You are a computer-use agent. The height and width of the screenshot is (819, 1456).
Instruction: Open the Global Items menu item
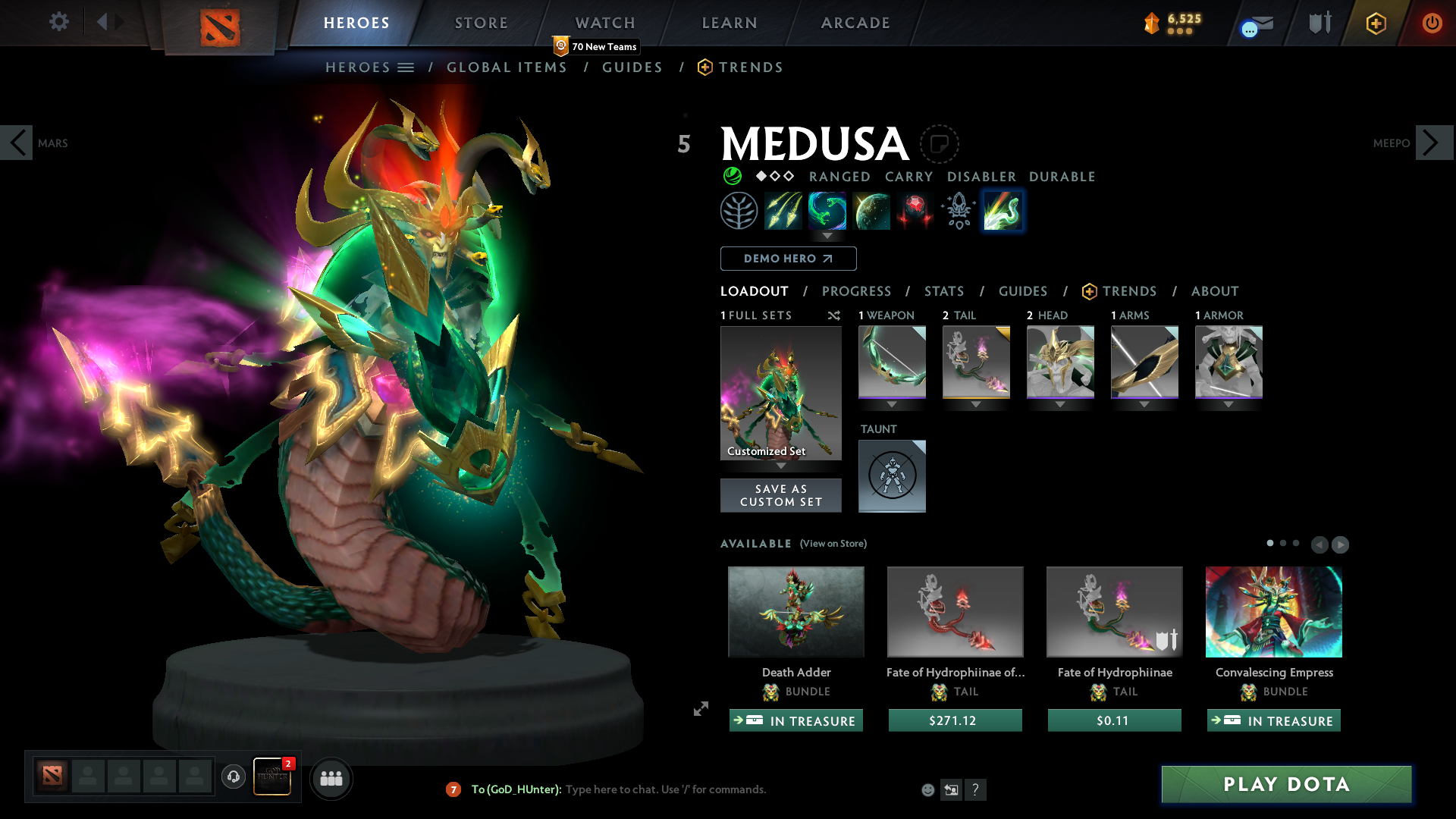(x=507, y=67)
